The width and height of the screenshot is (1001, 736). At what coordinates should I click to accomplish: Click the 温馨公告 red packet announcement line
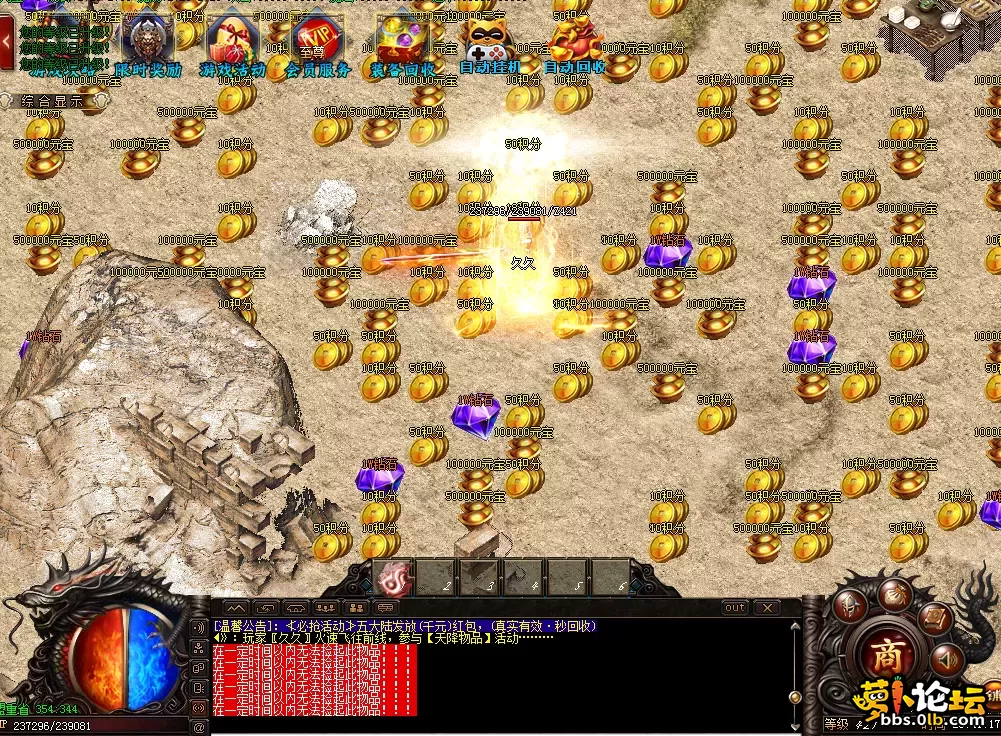click(405, 625)
